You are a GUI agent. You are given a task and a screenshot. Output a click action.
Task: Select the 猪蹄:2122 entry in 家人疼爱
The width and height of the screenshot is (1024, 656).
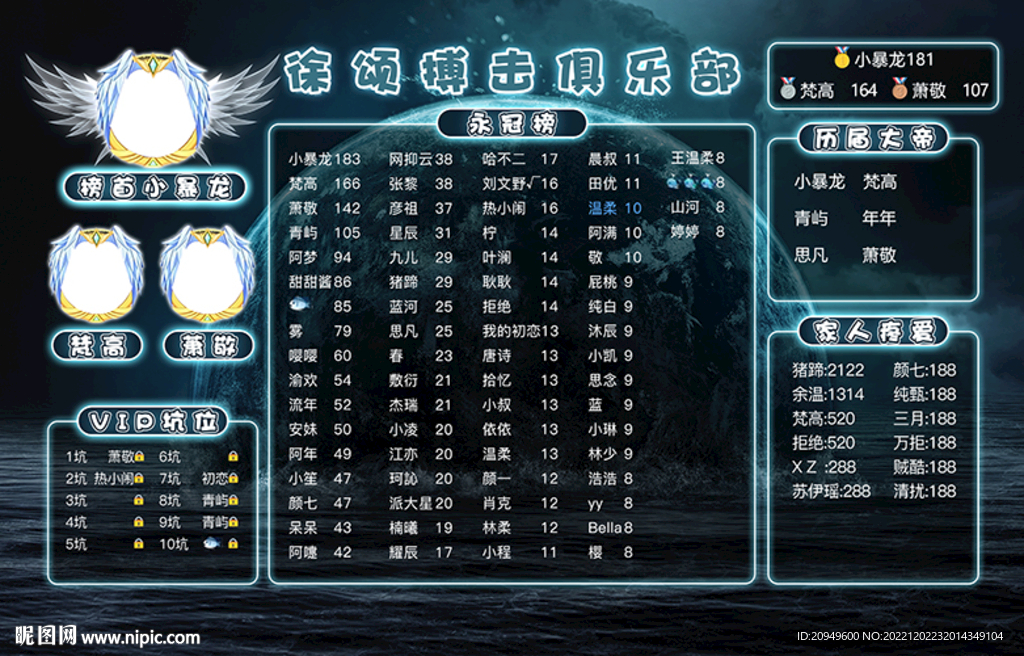[x=828, y=370]
